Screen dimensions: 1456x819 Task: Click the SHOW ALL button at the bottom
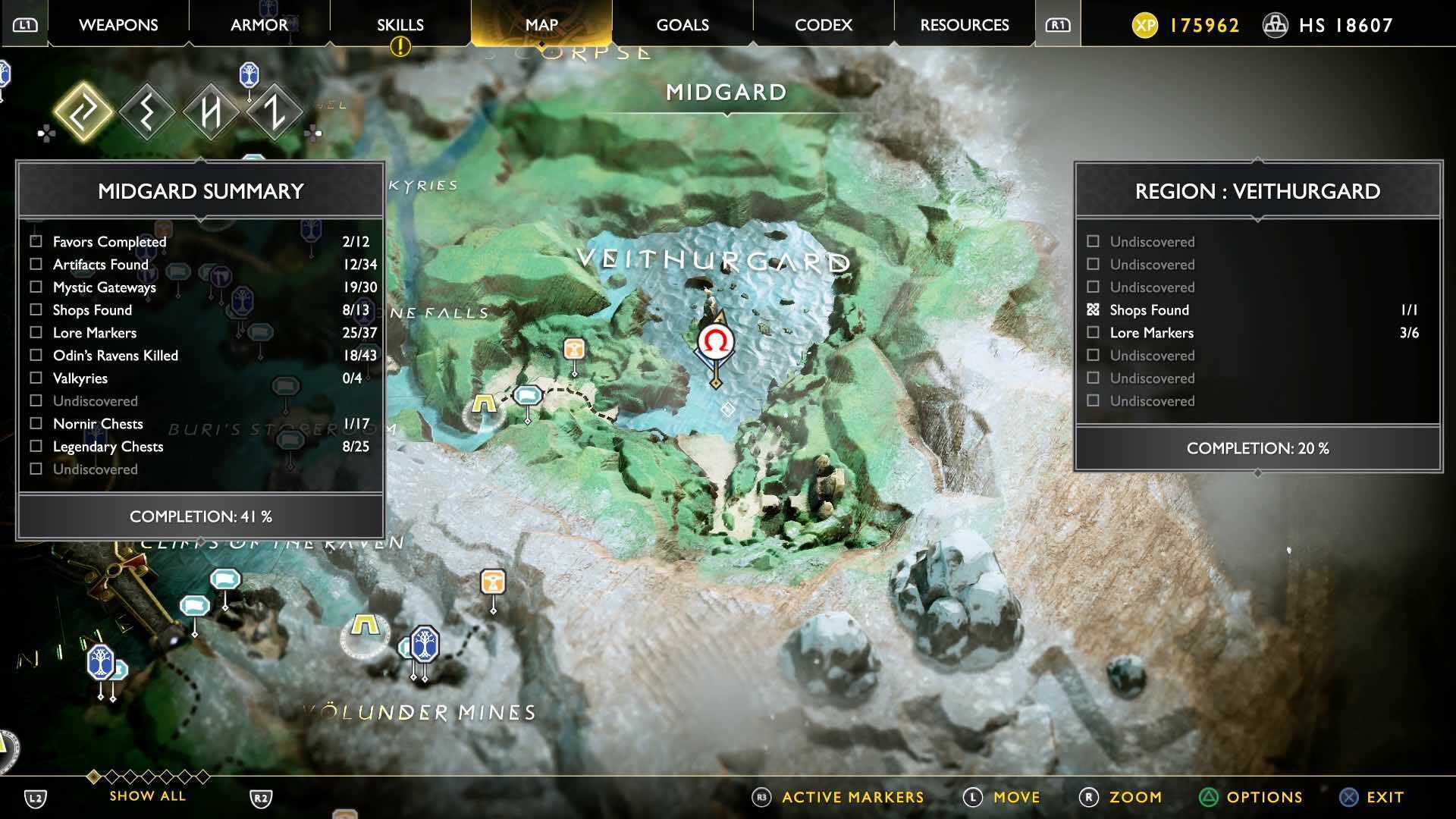[x=147, y=795]
